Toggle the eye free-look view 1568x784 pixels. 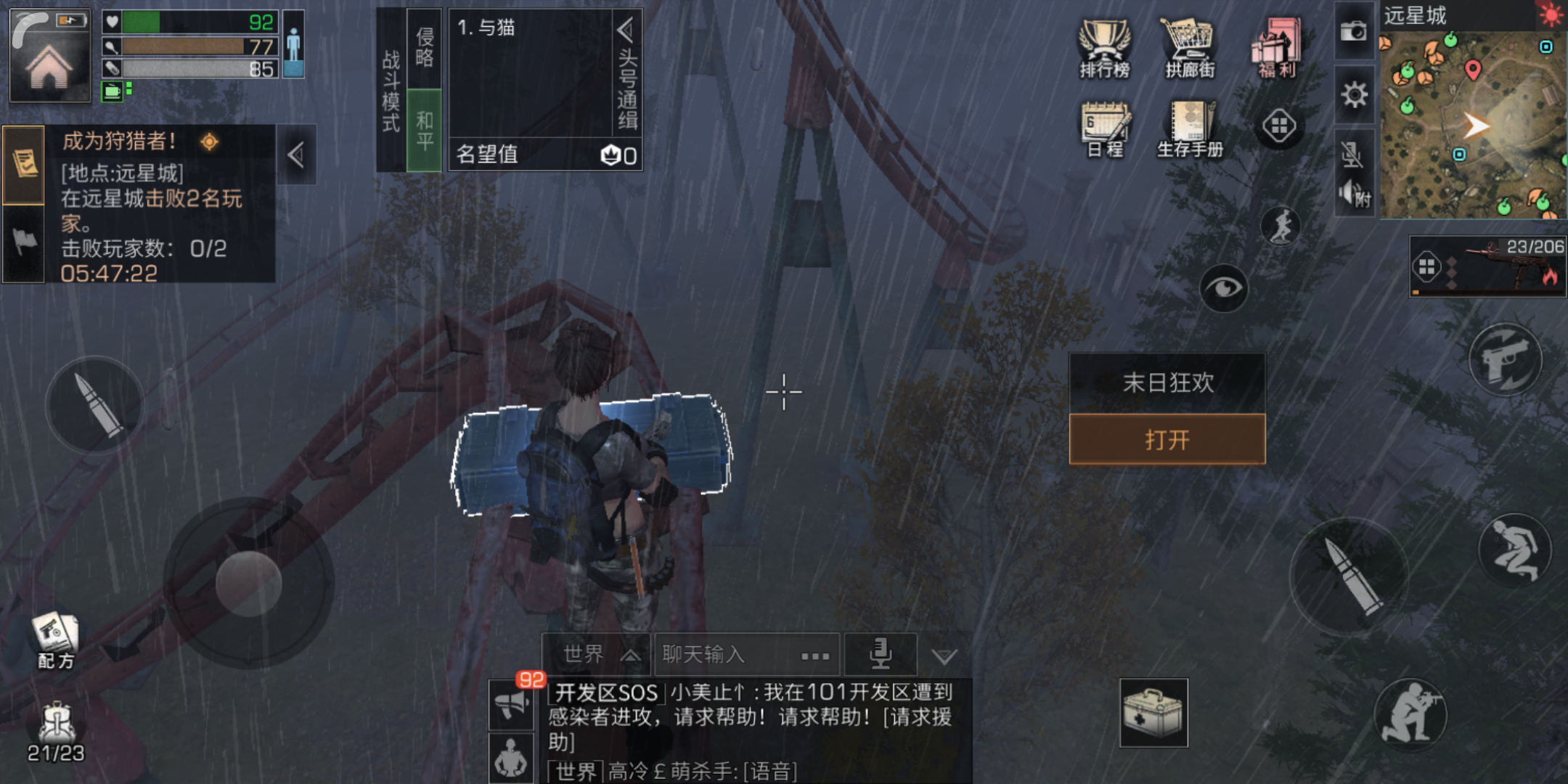[x=1224, y=287]
